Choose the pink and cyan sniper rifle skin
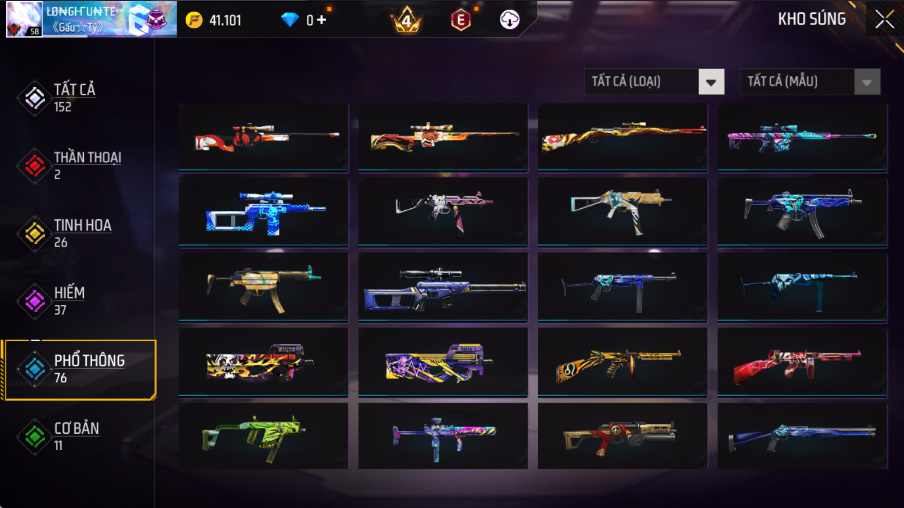Viewport: 904px width, 508px height. 802,137
